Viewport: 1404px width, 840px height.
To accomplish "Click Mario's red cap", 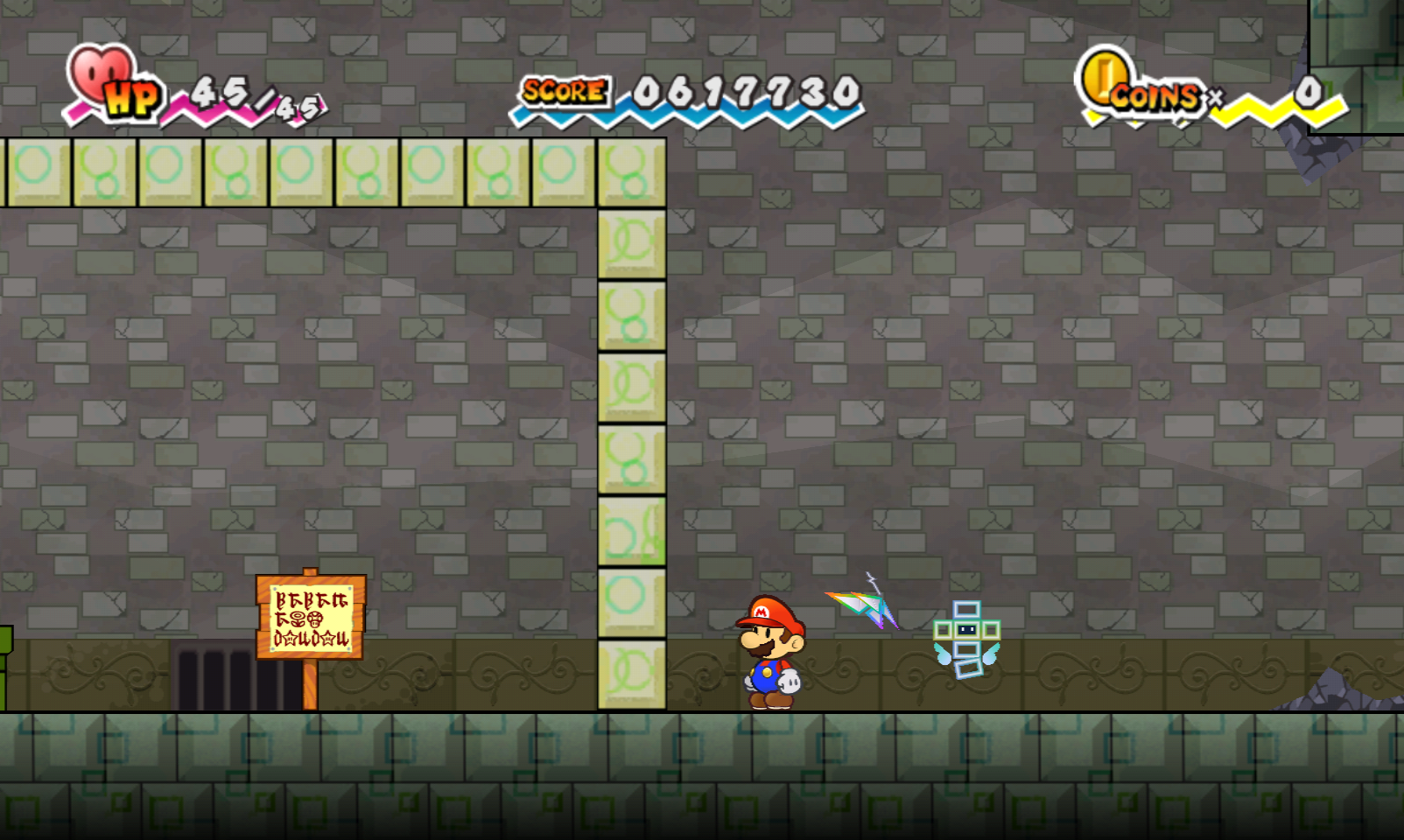I will tap(770, 612).
